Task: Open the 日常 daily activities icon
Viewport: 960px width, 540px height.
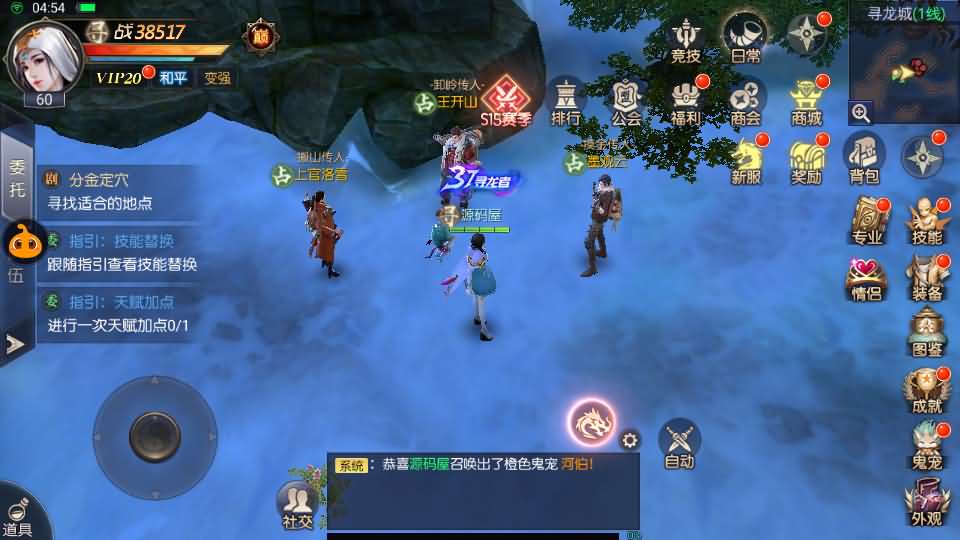Action: pyautogui.click(x=745, y=38)
